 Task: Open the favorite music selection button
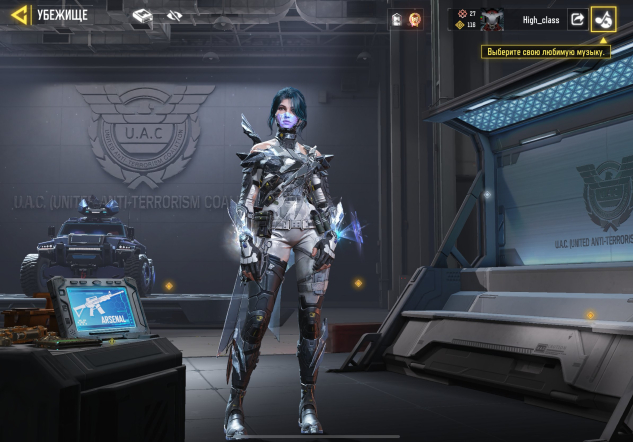click(603, 19)
